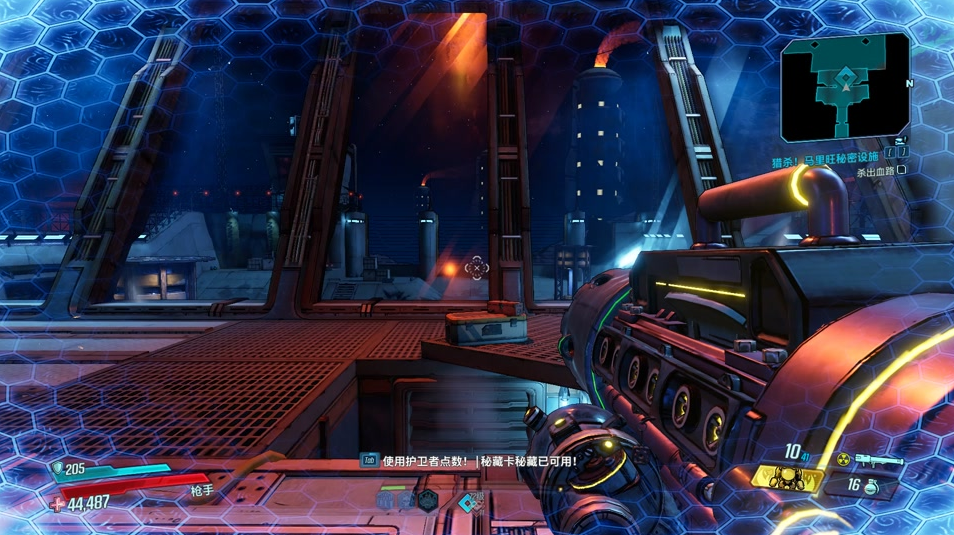The image size is (954, 535).
Task: Click the minimap in the corner
Action: tap(846, 87)
